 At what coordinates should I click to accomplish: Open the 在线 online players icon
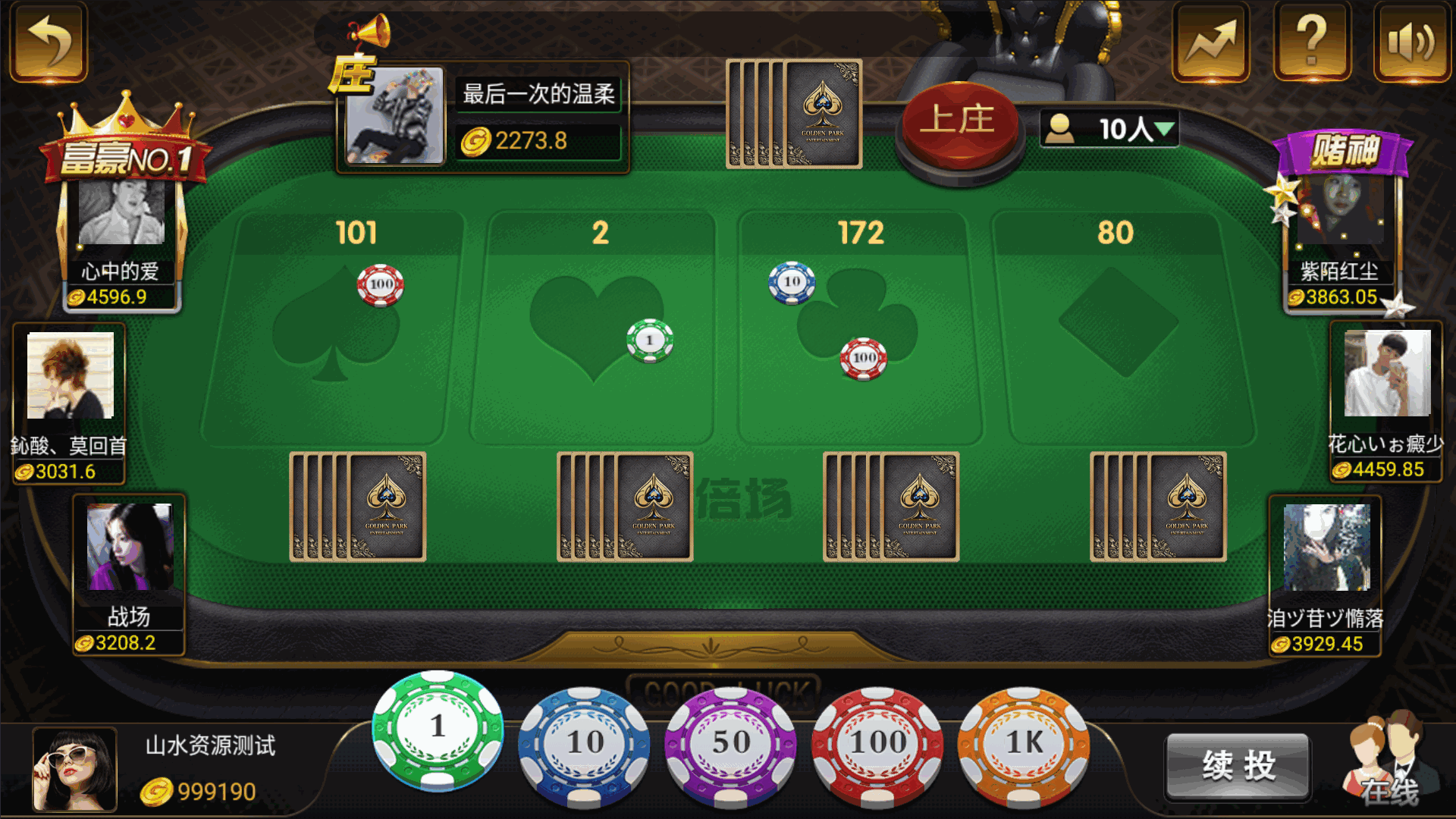coord(1389,762)
